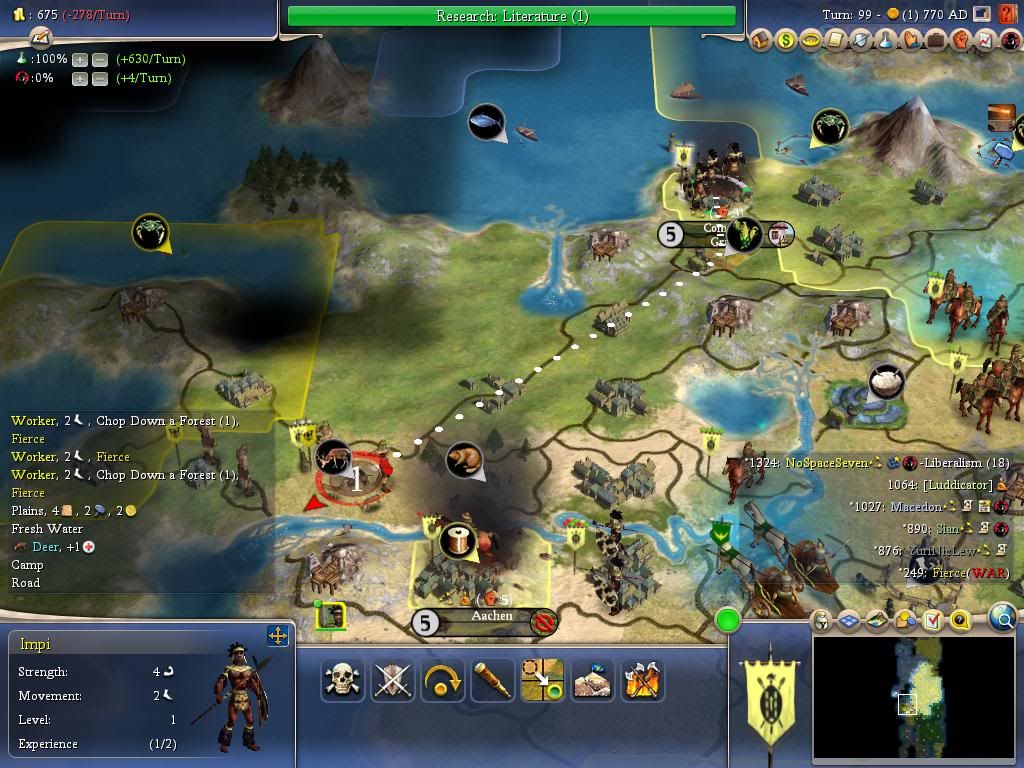This screenshot has height=768, width=1024.
Task: Pillage with the burning axes button
Action: [x=643, y=680]
